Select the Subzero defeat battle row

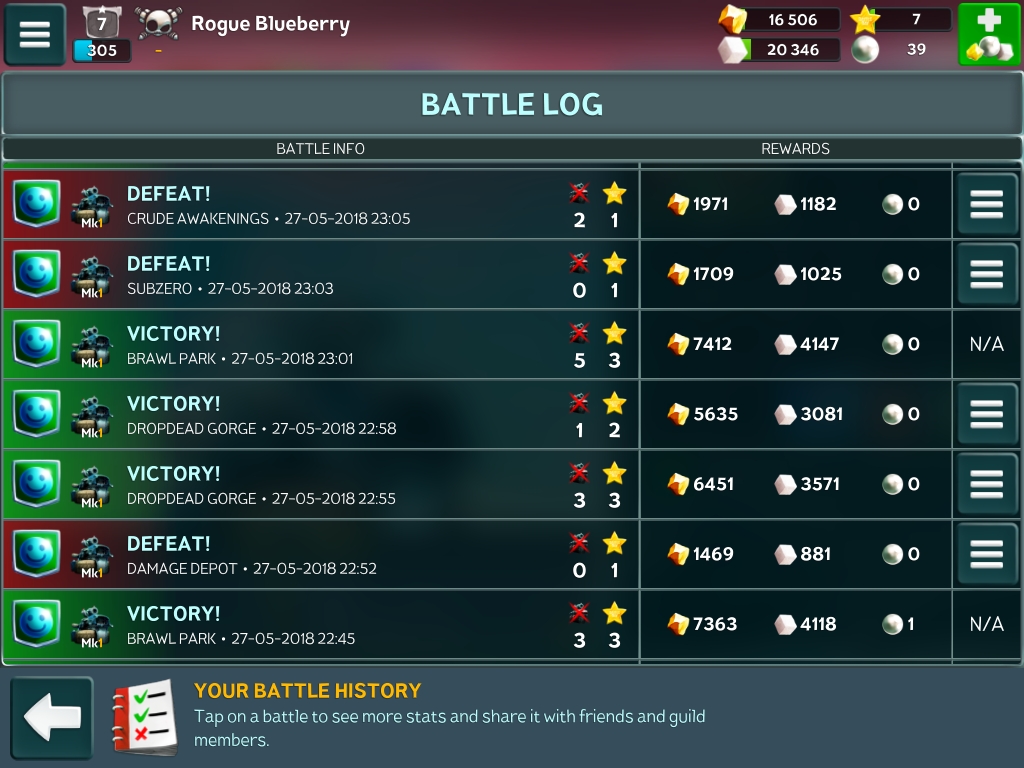[x=320, y=275]
